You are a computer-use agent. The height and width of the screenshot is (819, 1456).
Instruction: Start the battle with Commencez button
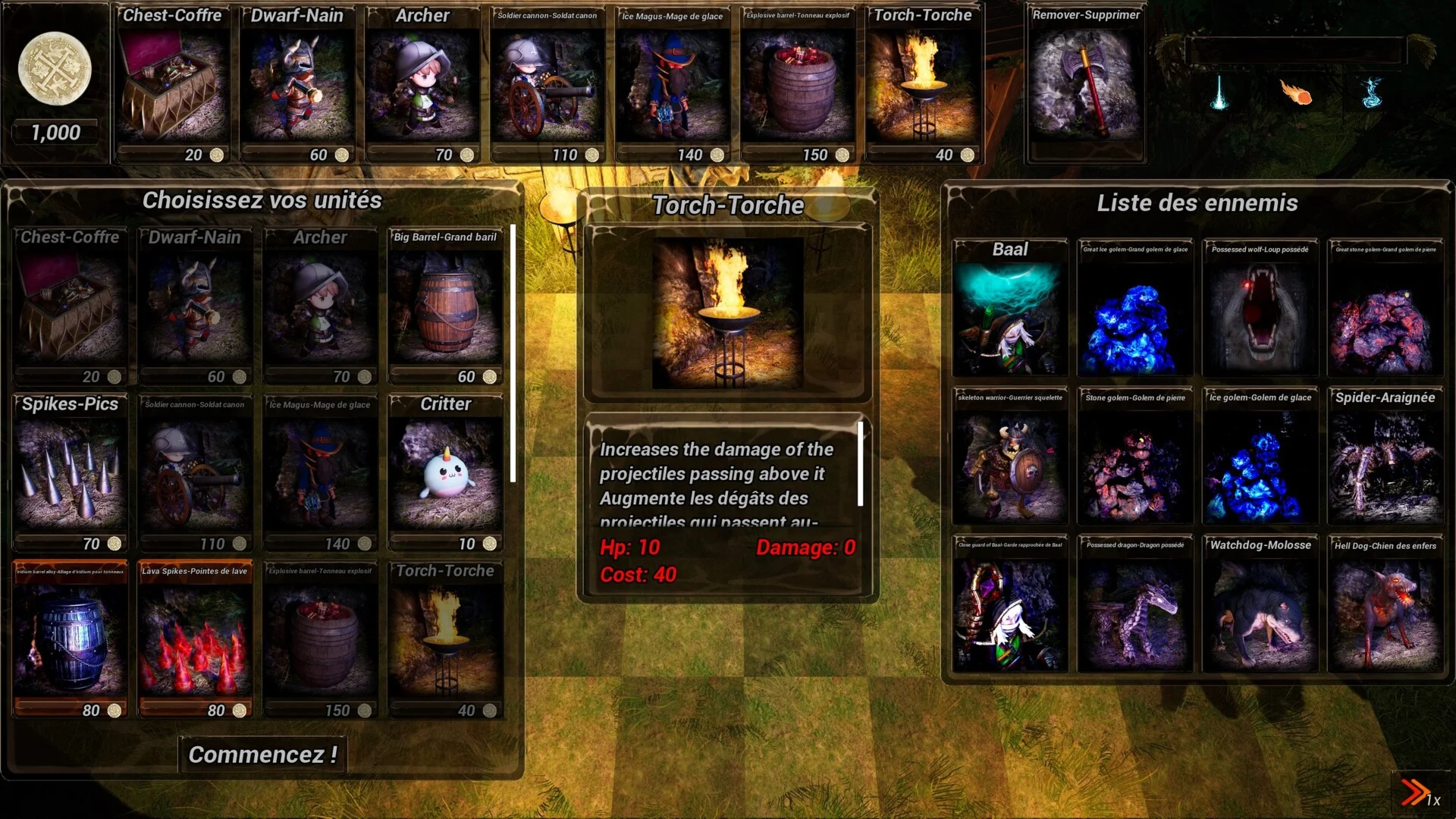coord(262,755)
